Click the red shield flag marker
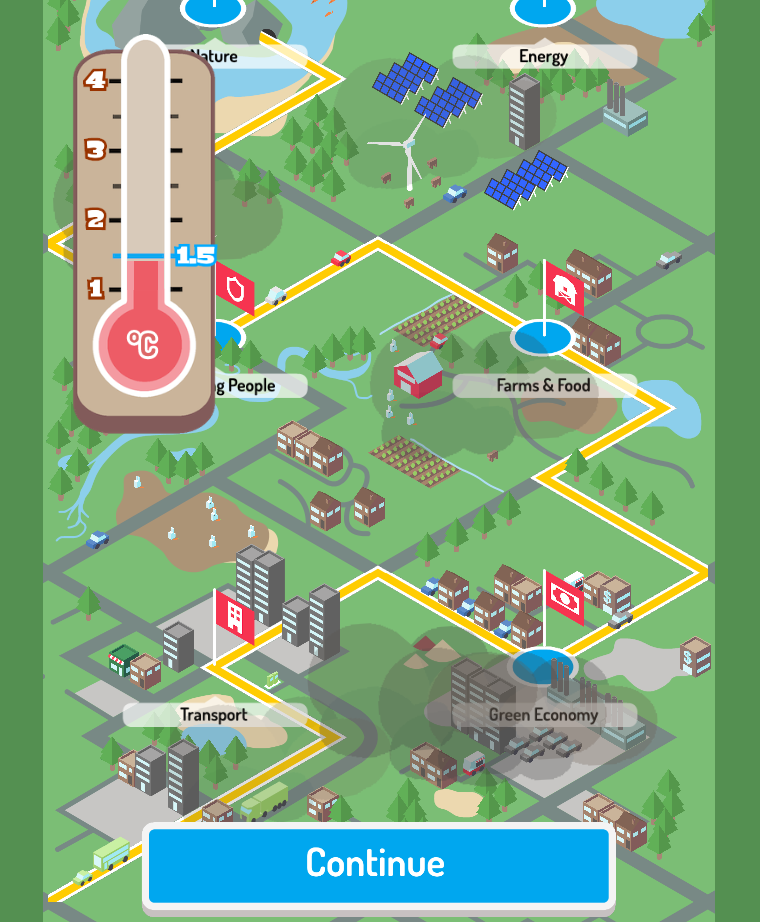Screen dimensions: 760x922 point(236,290)
